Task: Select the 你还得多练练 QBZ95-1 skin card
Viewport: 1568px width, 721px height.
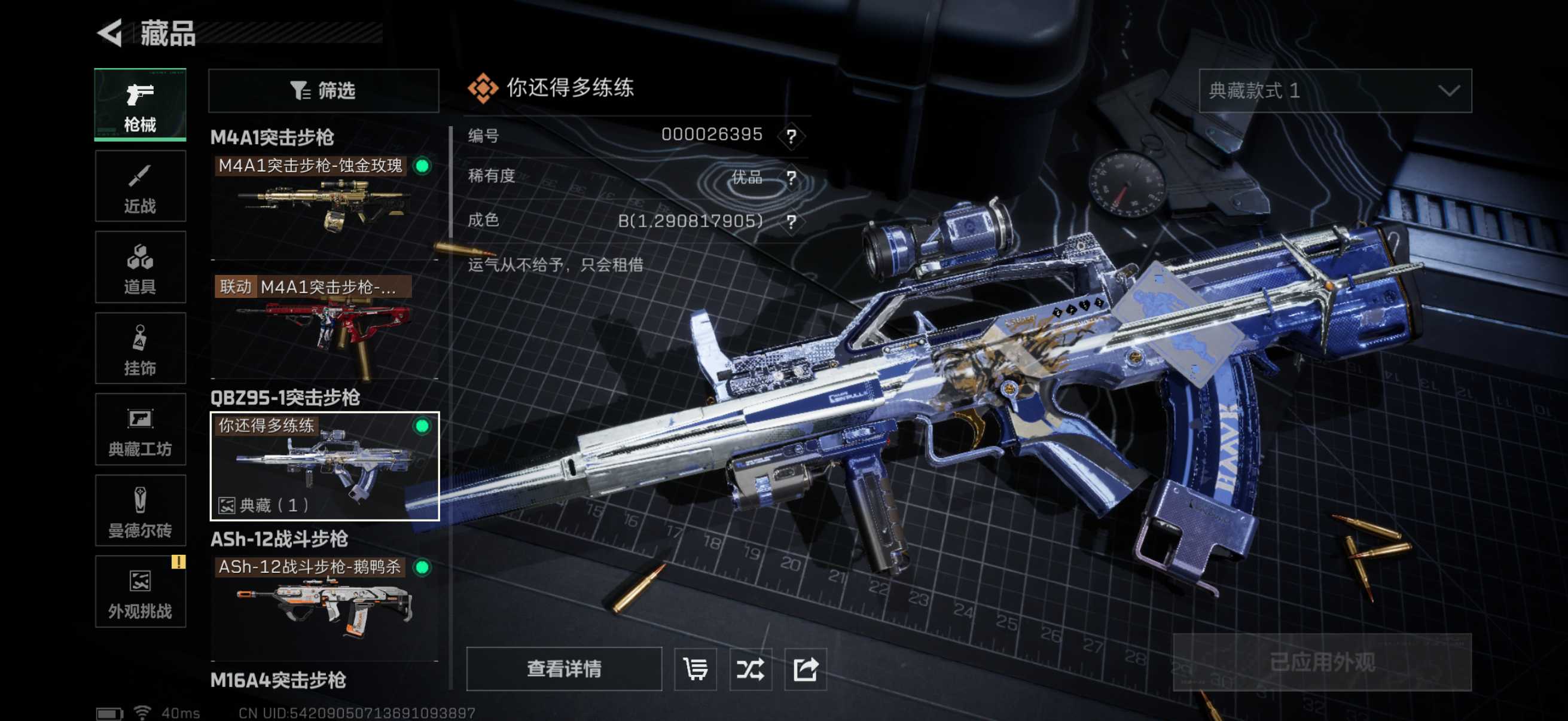Action: [323, 466]
